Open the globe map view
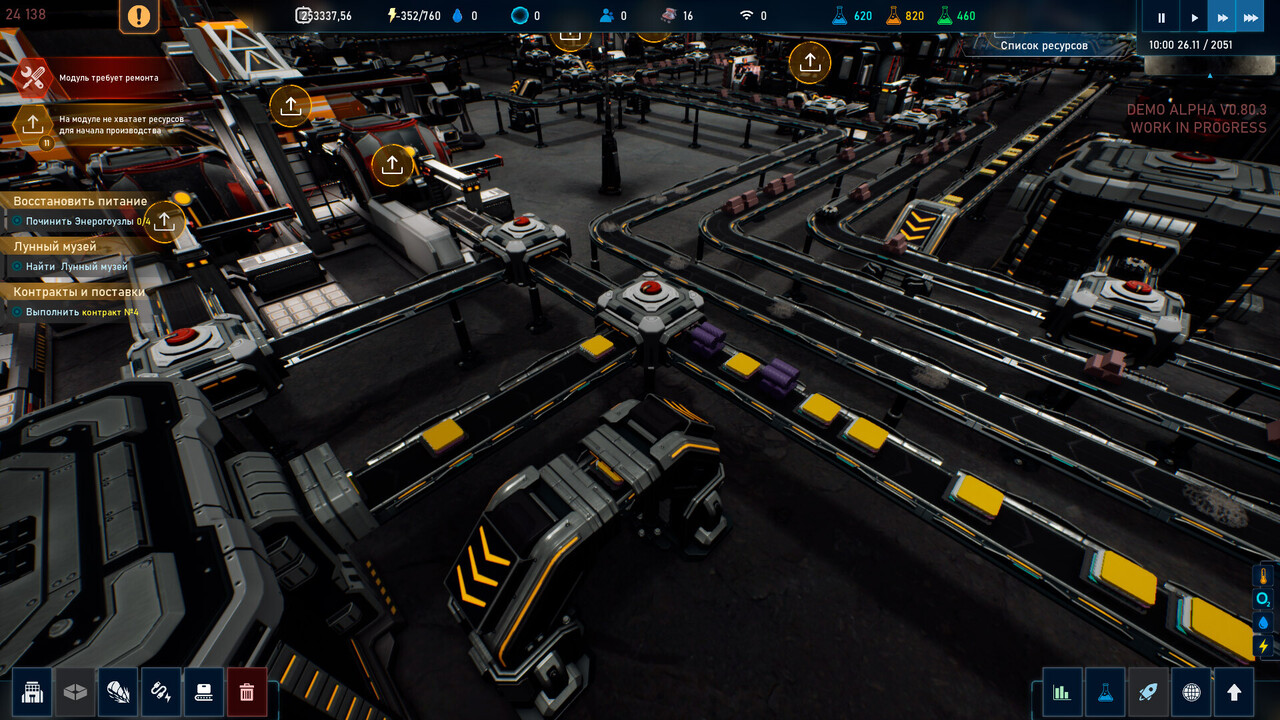The height and width of the screenshot is (720, 1280). click(1191, 692)
